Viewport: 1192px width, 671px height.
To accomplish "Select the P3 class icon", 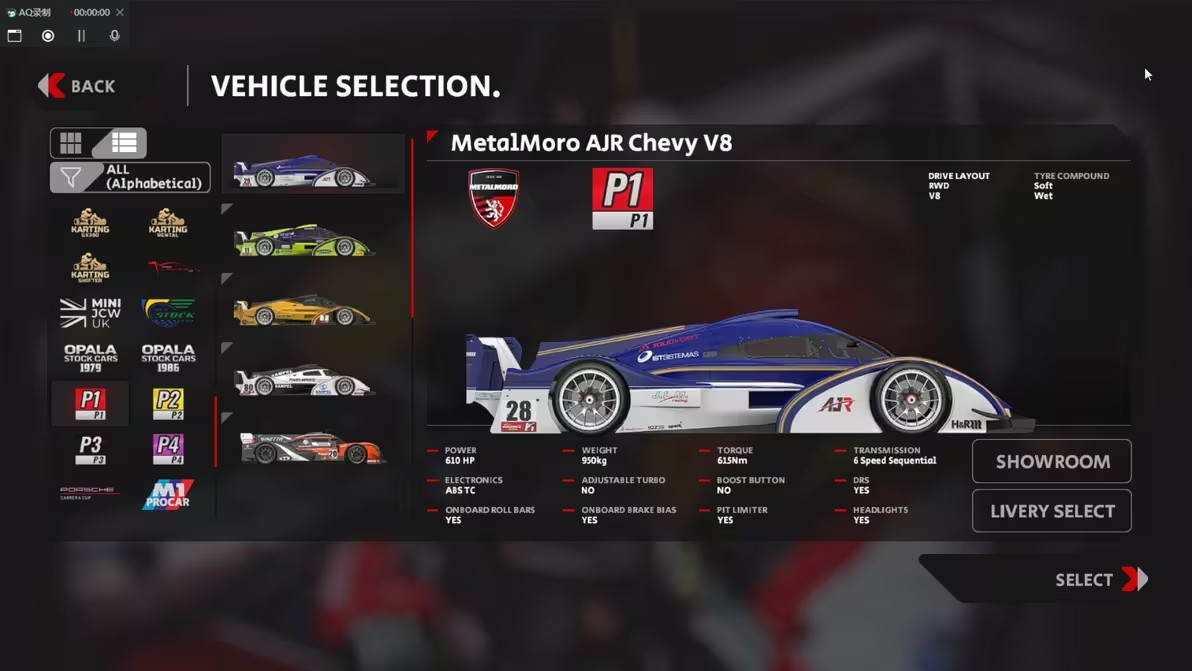I will (x=90, y=449).
